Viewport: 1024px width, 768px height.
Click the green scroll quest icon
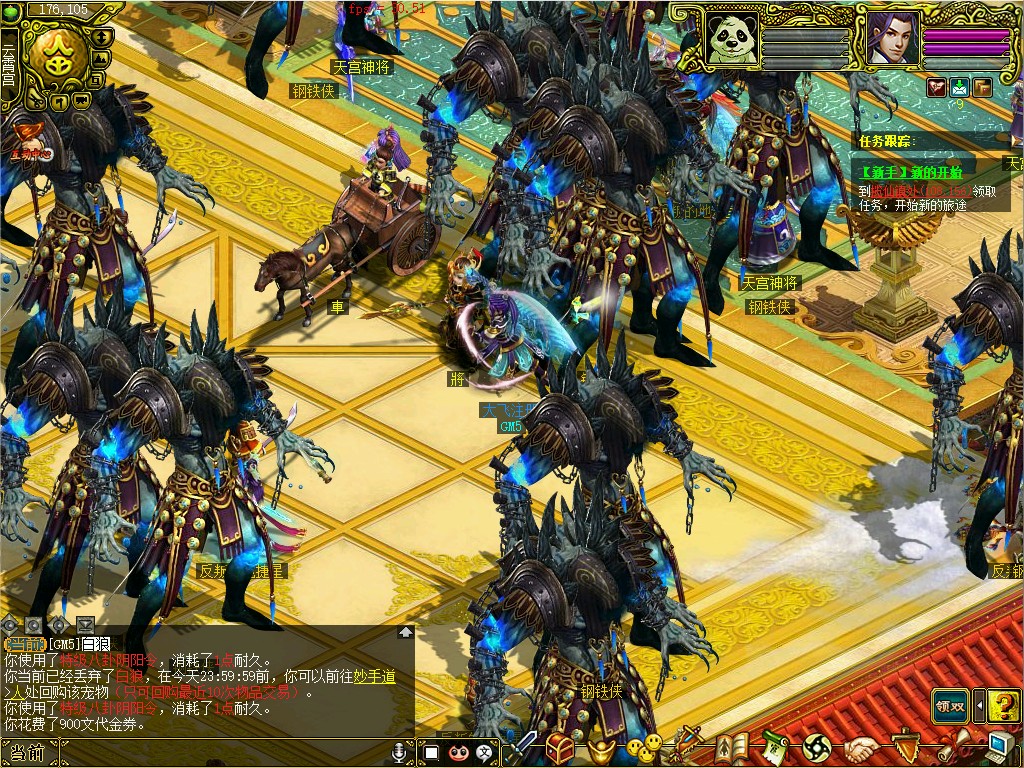click(775, 747)
